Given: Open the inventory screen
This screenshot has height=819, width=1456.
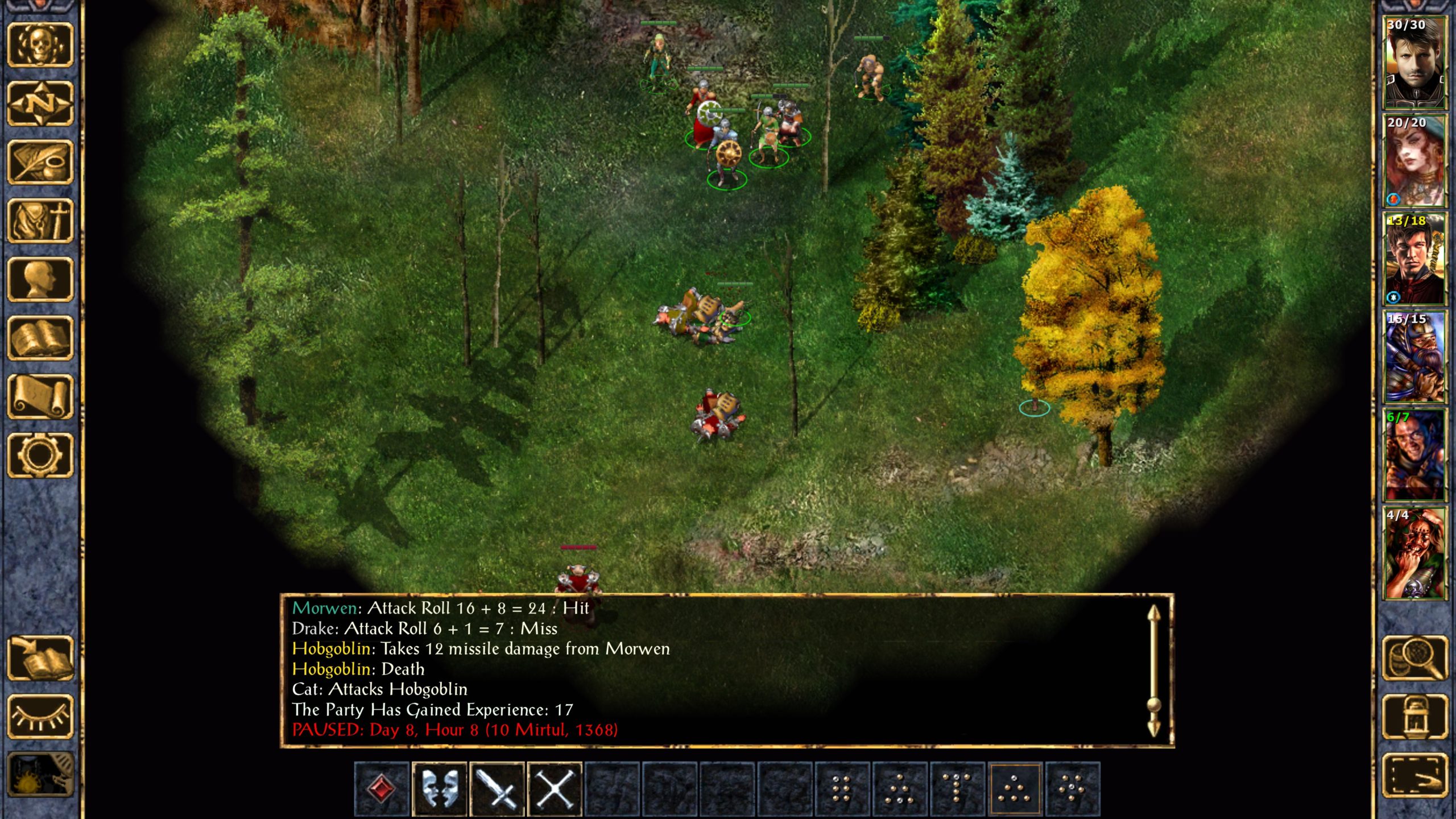Looking at the screenshot, I should [x=40, y=221].
